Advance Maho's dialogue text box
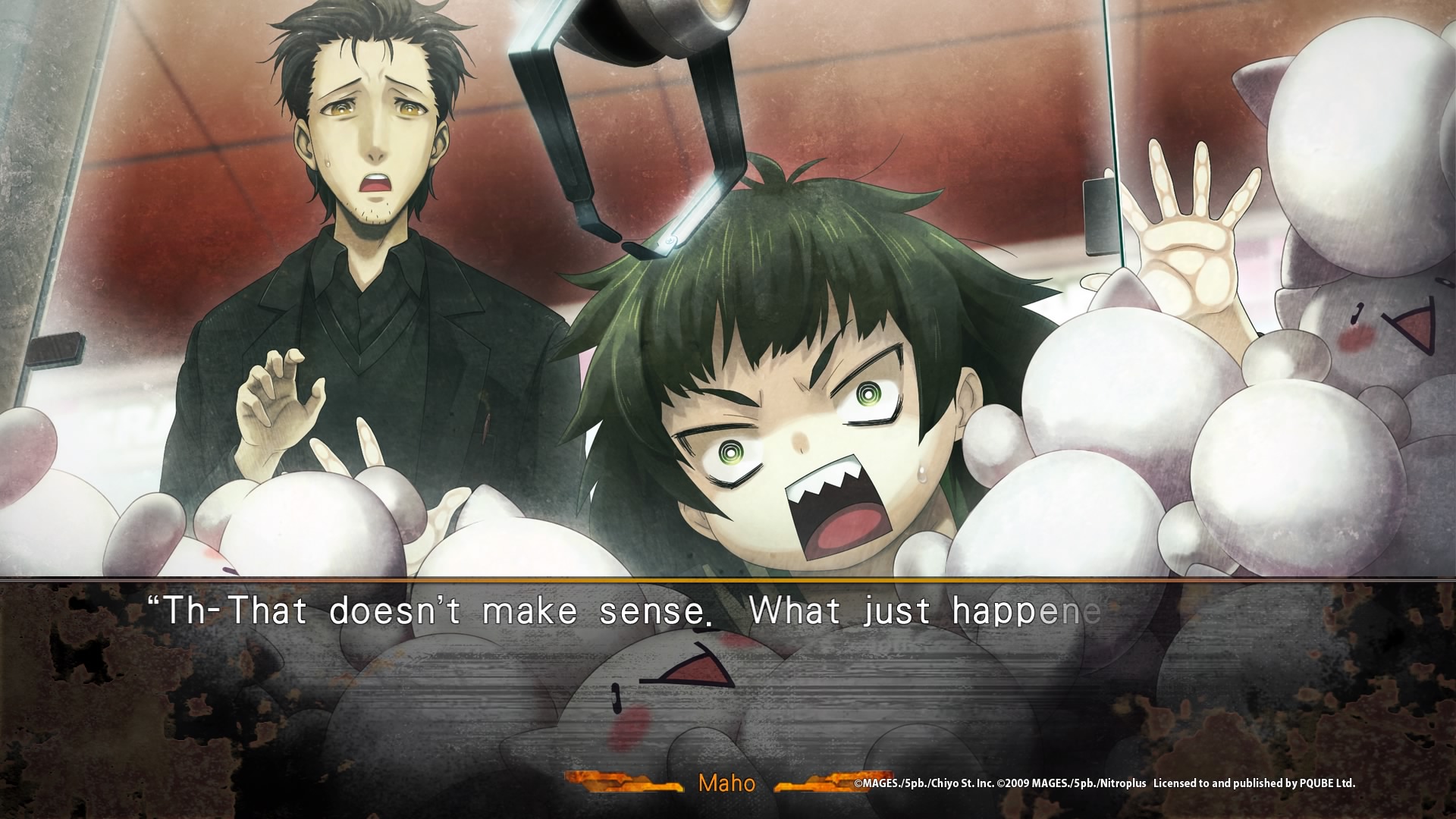Image resolution: width=1456 pixels, height=819 pixels. click(x=728, y=682)
